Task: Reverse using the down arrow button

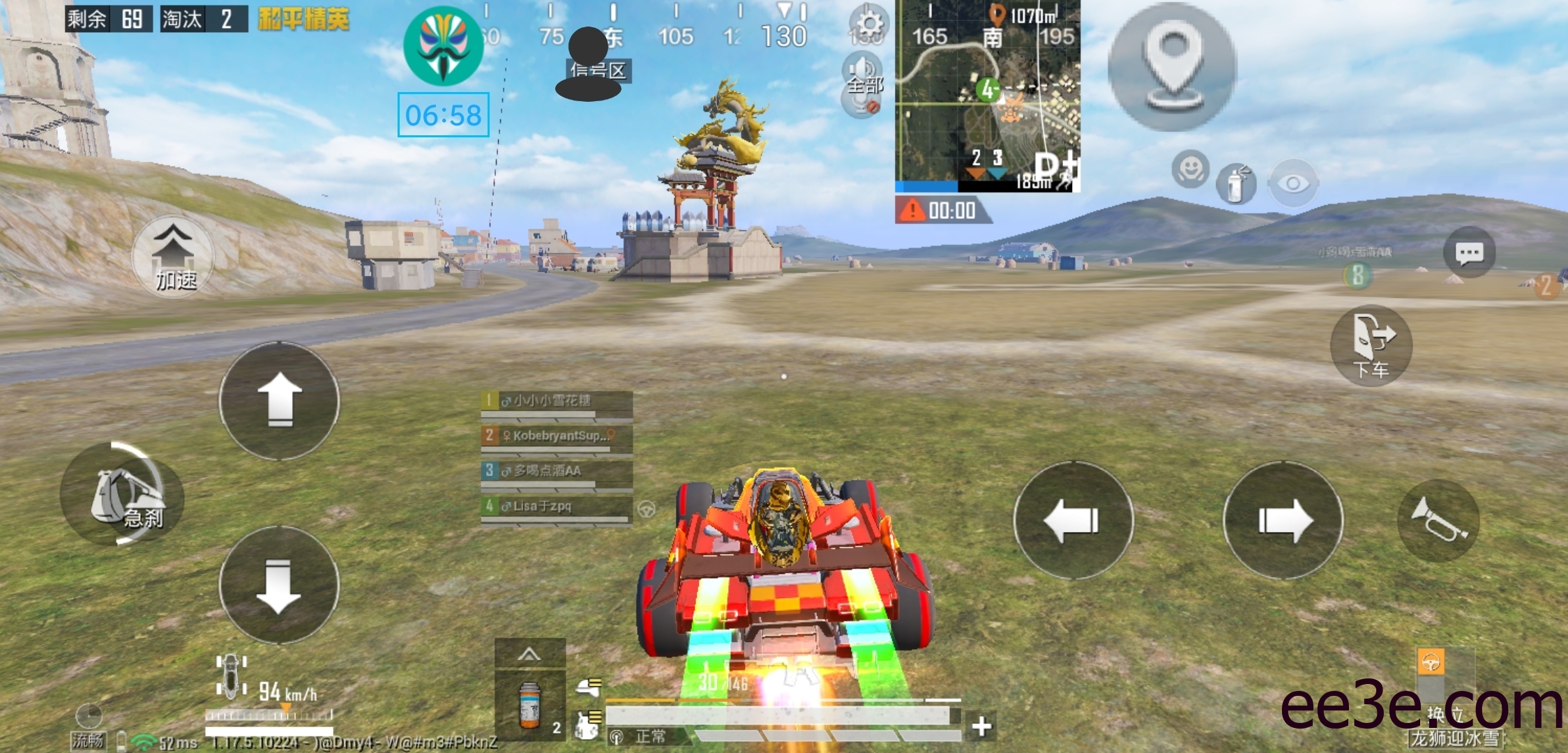Action: pos(279,586)
